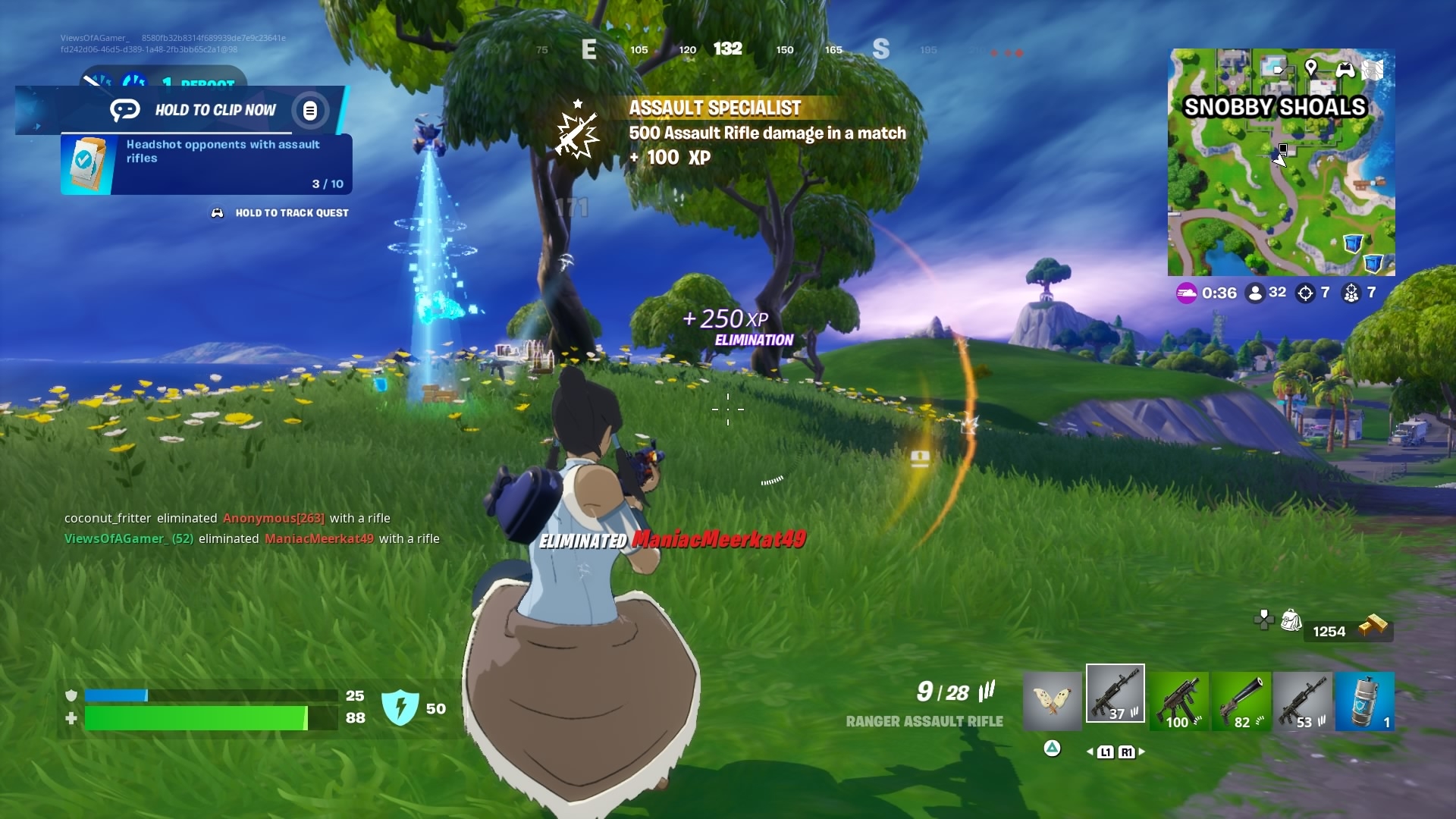Click the Hold to Clip Now banner
1456x819 pixels.
[x=215, y=111]
